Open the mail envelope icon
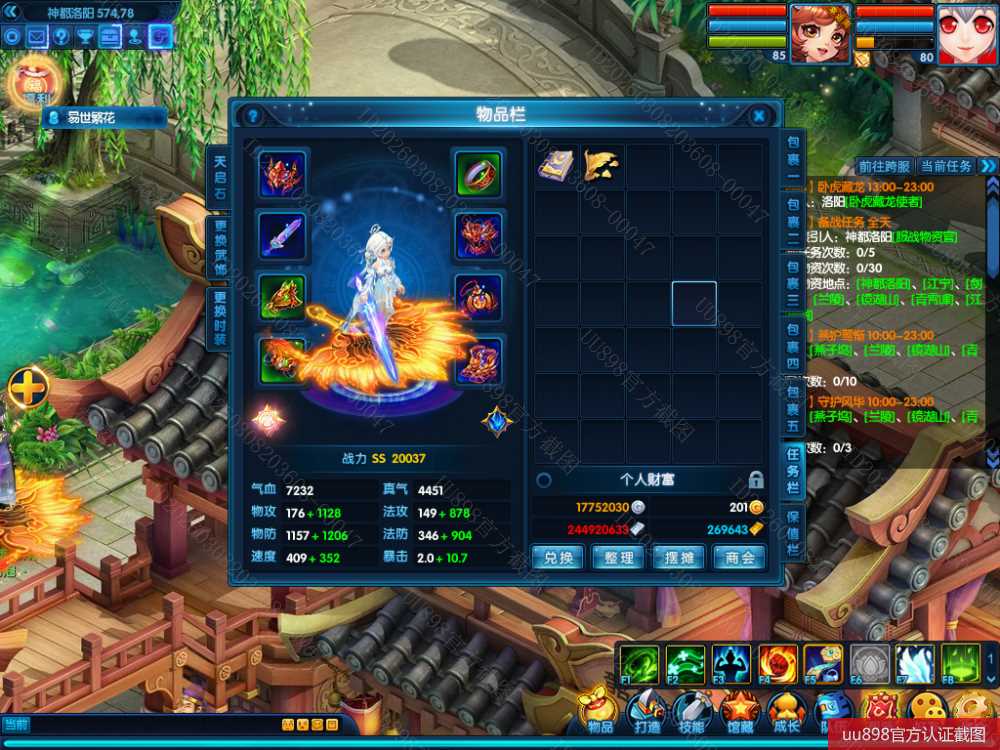This screenshot has height=750, width=1000. 37,37
